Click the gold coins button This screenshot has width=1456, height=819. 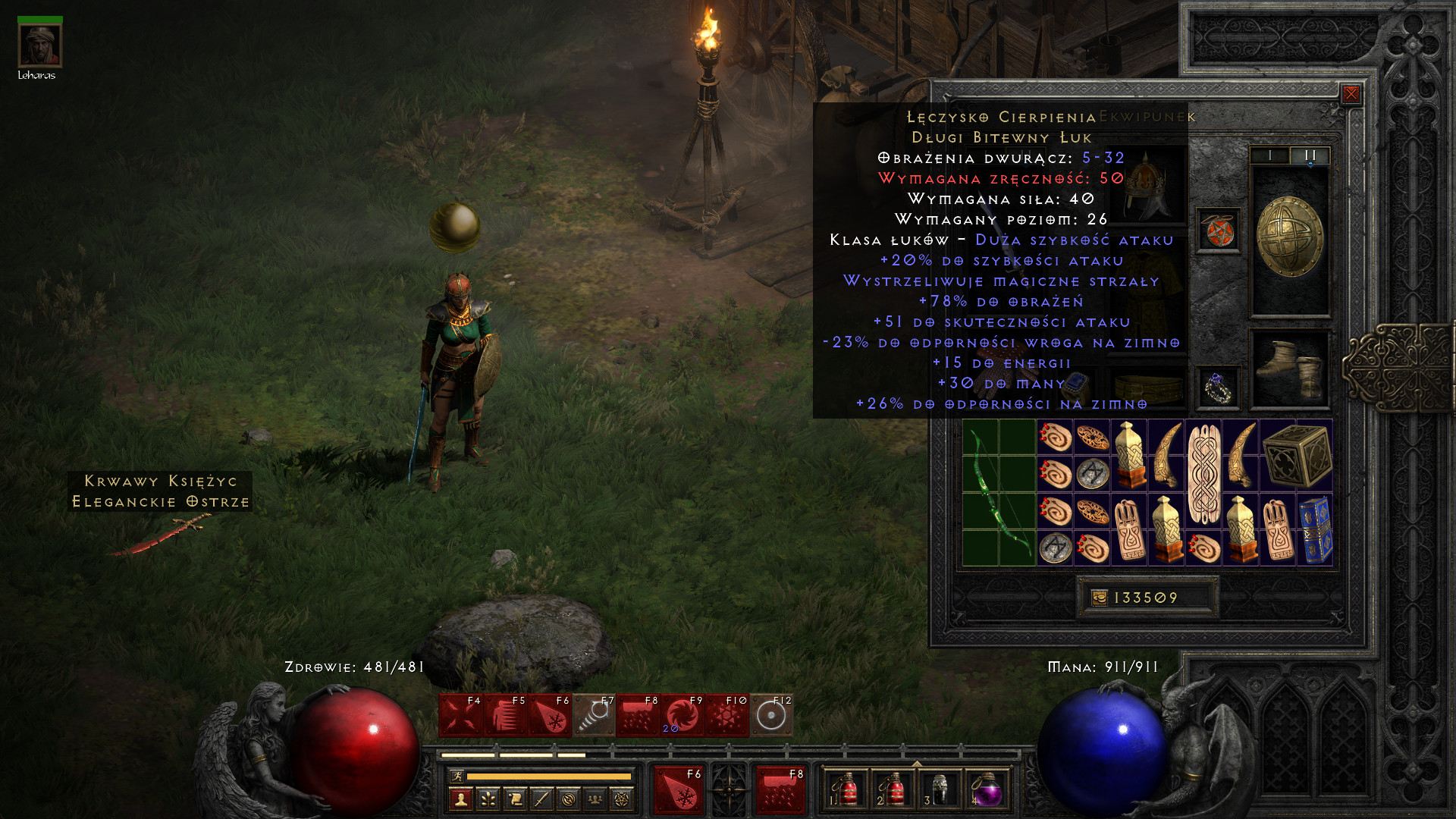[1100, 598]
